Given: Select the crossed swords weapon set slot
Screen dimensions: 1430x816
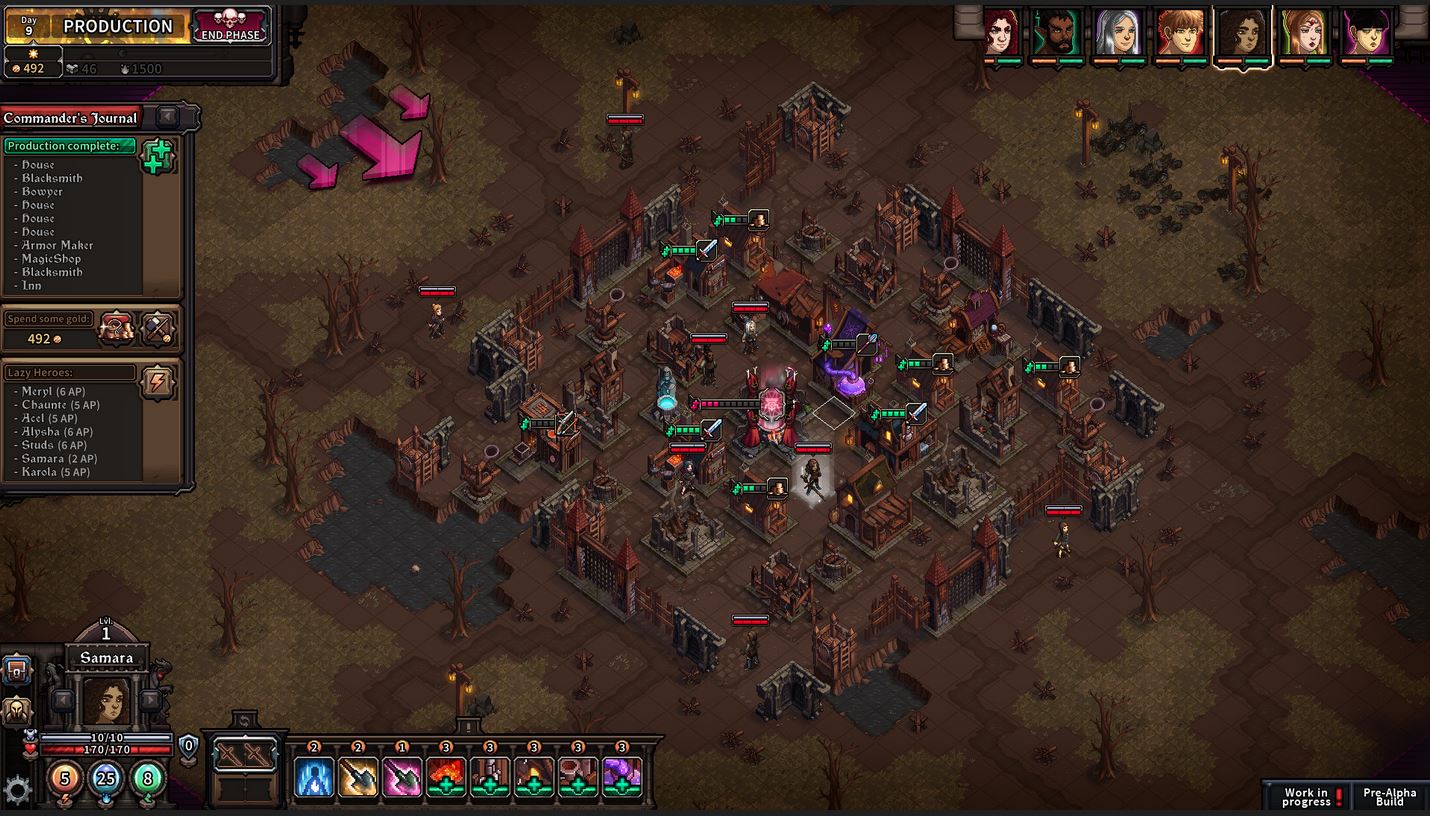Looking at the screenshot, I should click(245, 756).
